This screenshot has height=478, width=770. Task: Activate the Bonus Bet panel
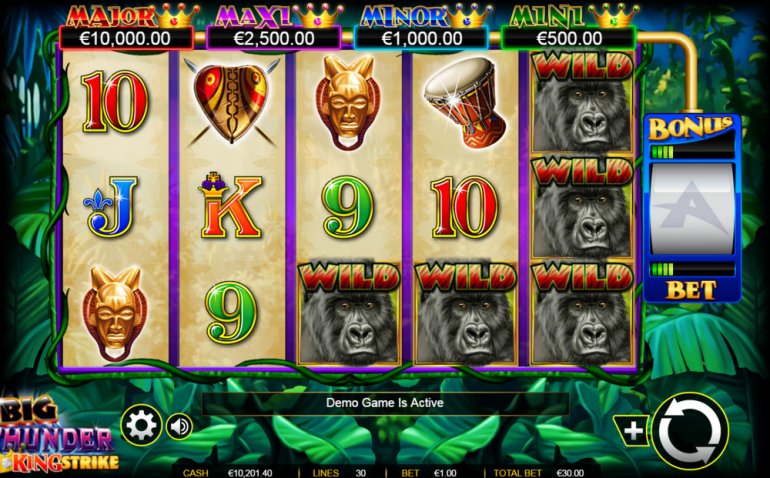[692, 208]
